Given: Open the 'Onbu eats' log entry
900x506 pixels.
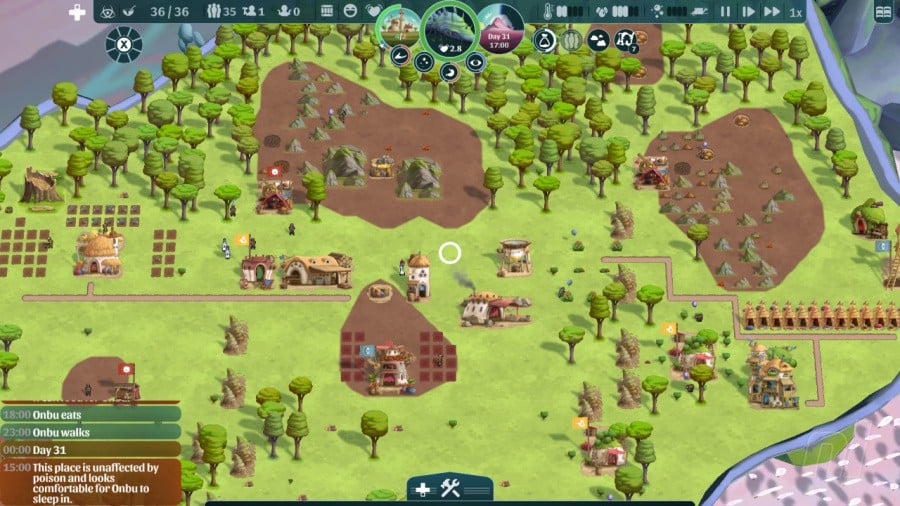Looking at the screenshot, I should point(90,414).
